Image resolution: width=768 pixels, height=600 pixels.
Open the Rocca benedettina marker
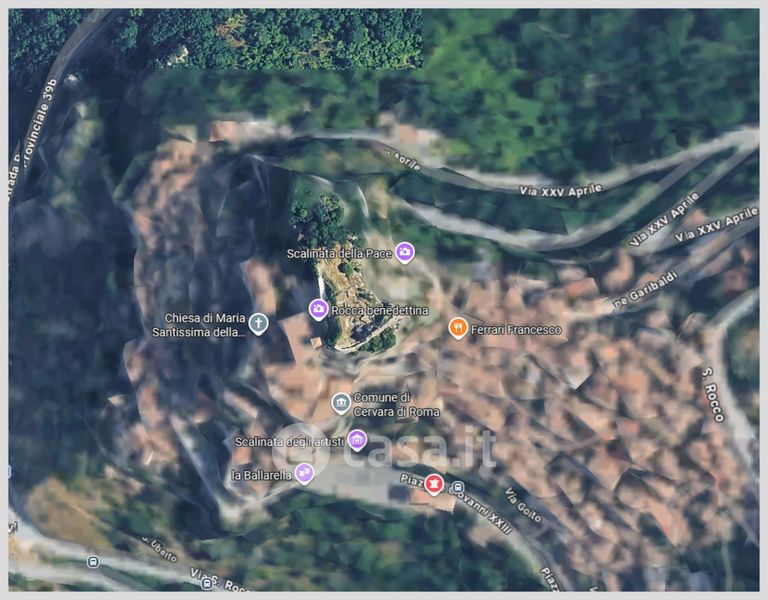pyautogui.click(x=319, y=310)
